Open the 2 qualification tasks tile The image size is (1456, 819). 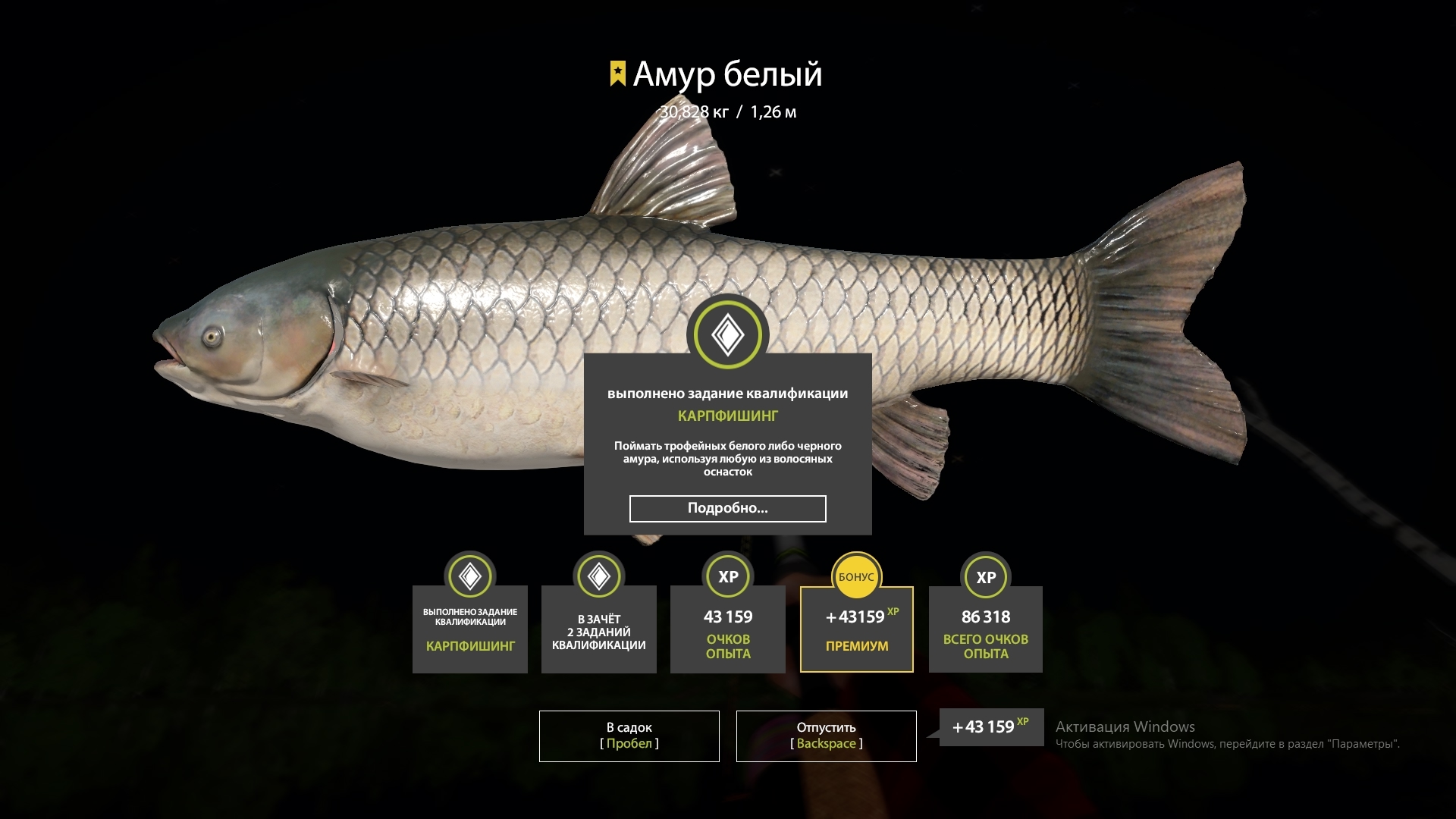pyautogui.click(x=598, y=629)
